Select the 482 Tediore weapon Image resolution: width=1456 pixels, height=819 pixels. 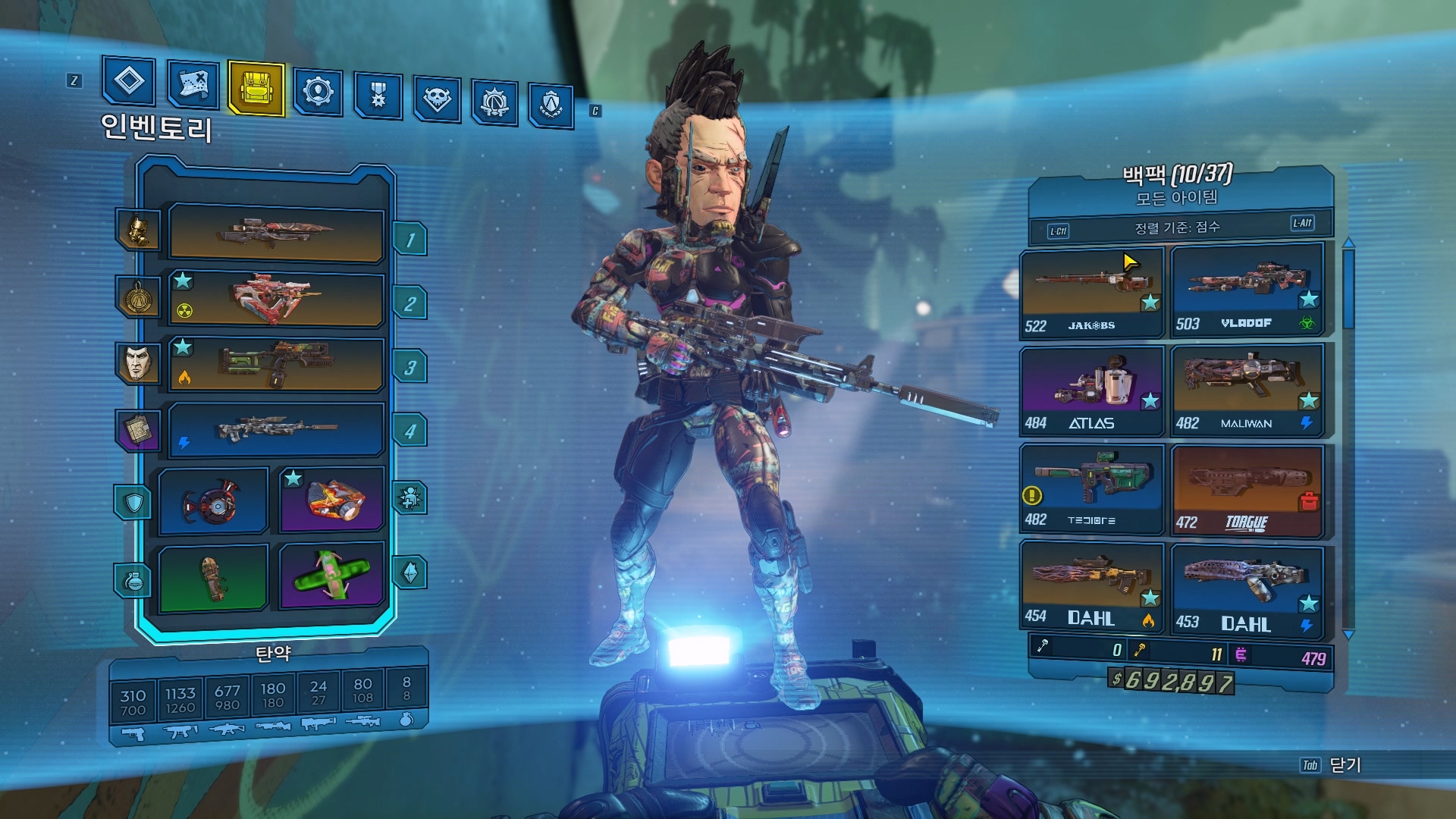click(x=1091, y=489)
